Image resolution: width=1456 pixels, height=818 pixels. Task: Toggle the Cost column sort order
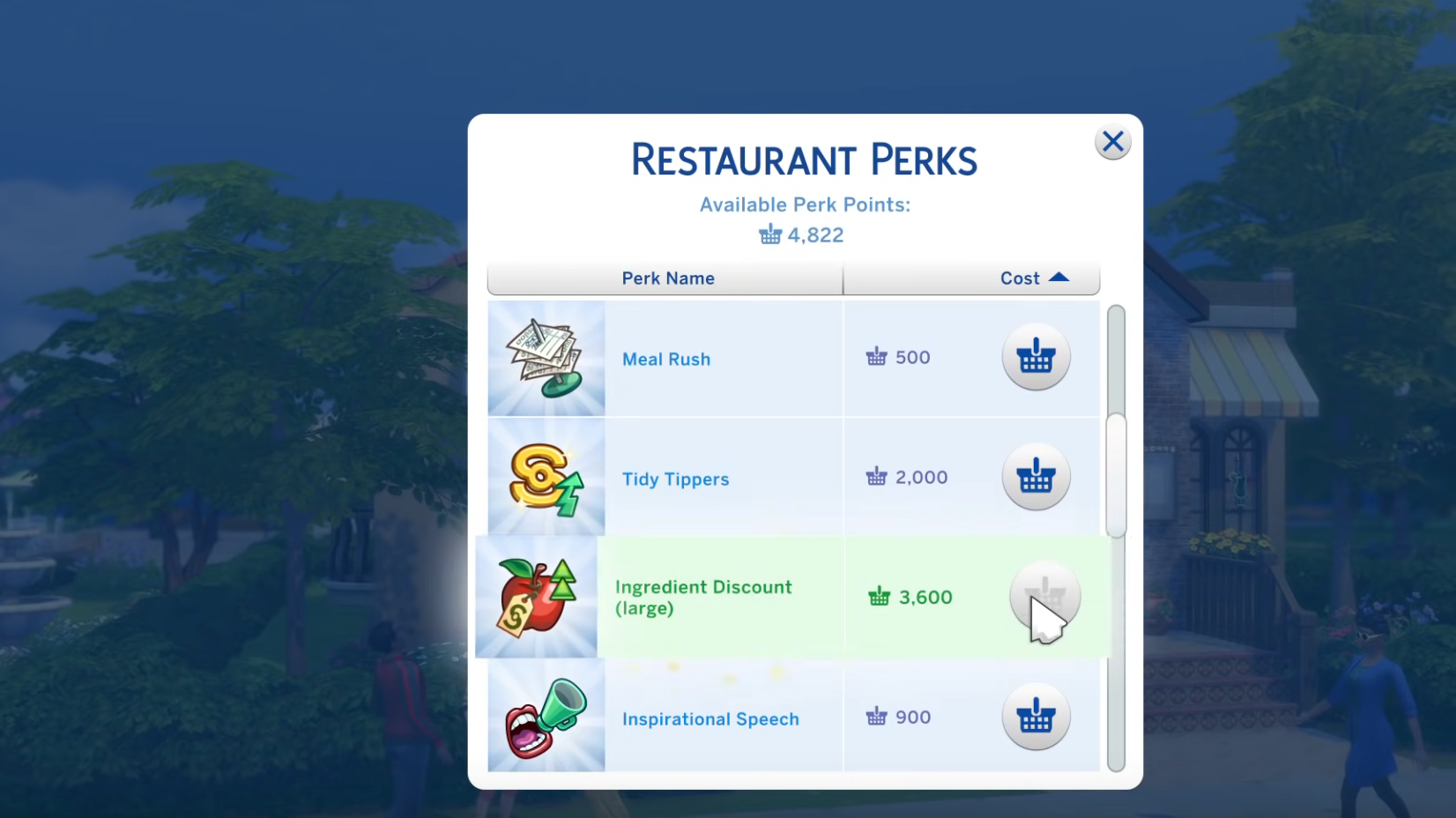(1021, 278)
